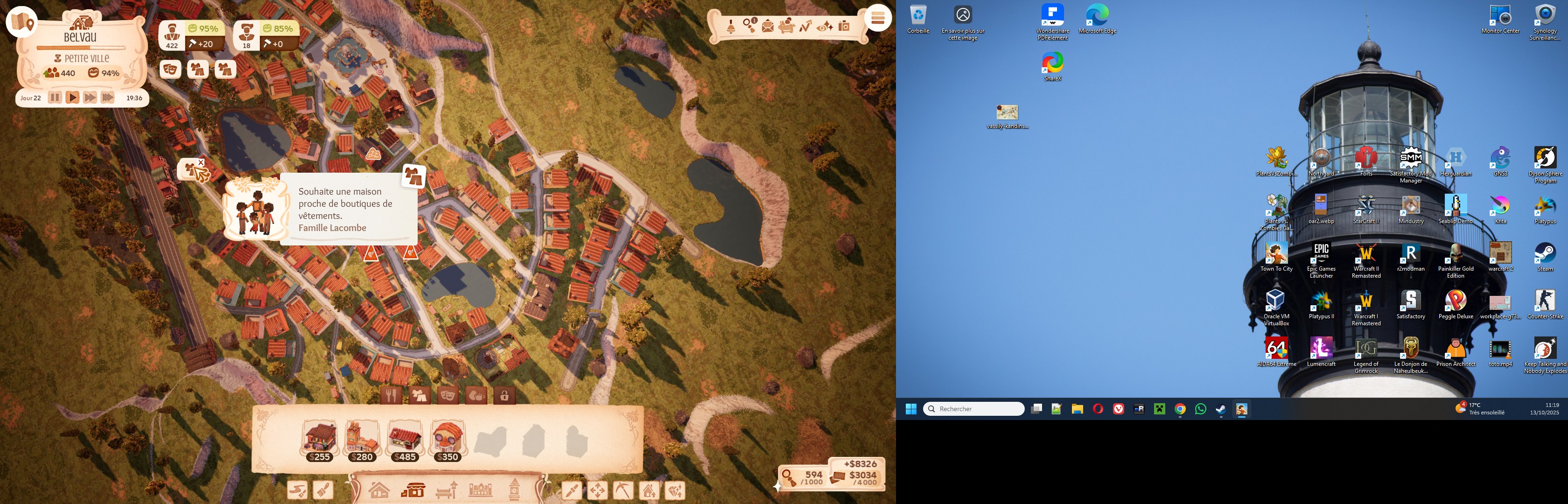Open the piggy bank finances
Screen dimensions: 1568x504
786,26
